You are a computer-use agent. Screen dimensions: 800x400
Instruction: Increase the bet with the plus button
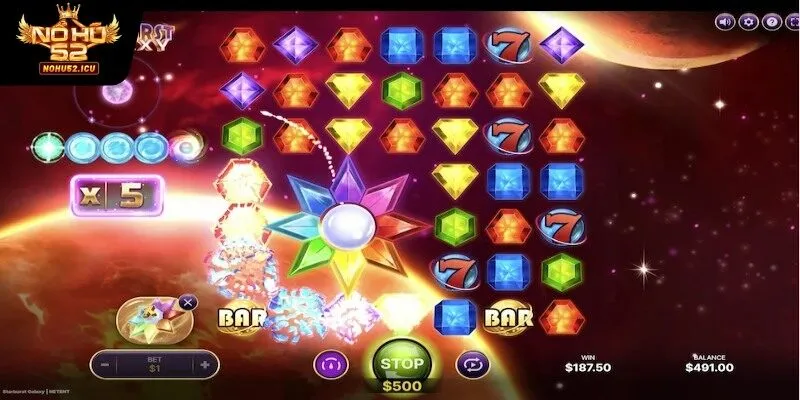click(204, 365)
